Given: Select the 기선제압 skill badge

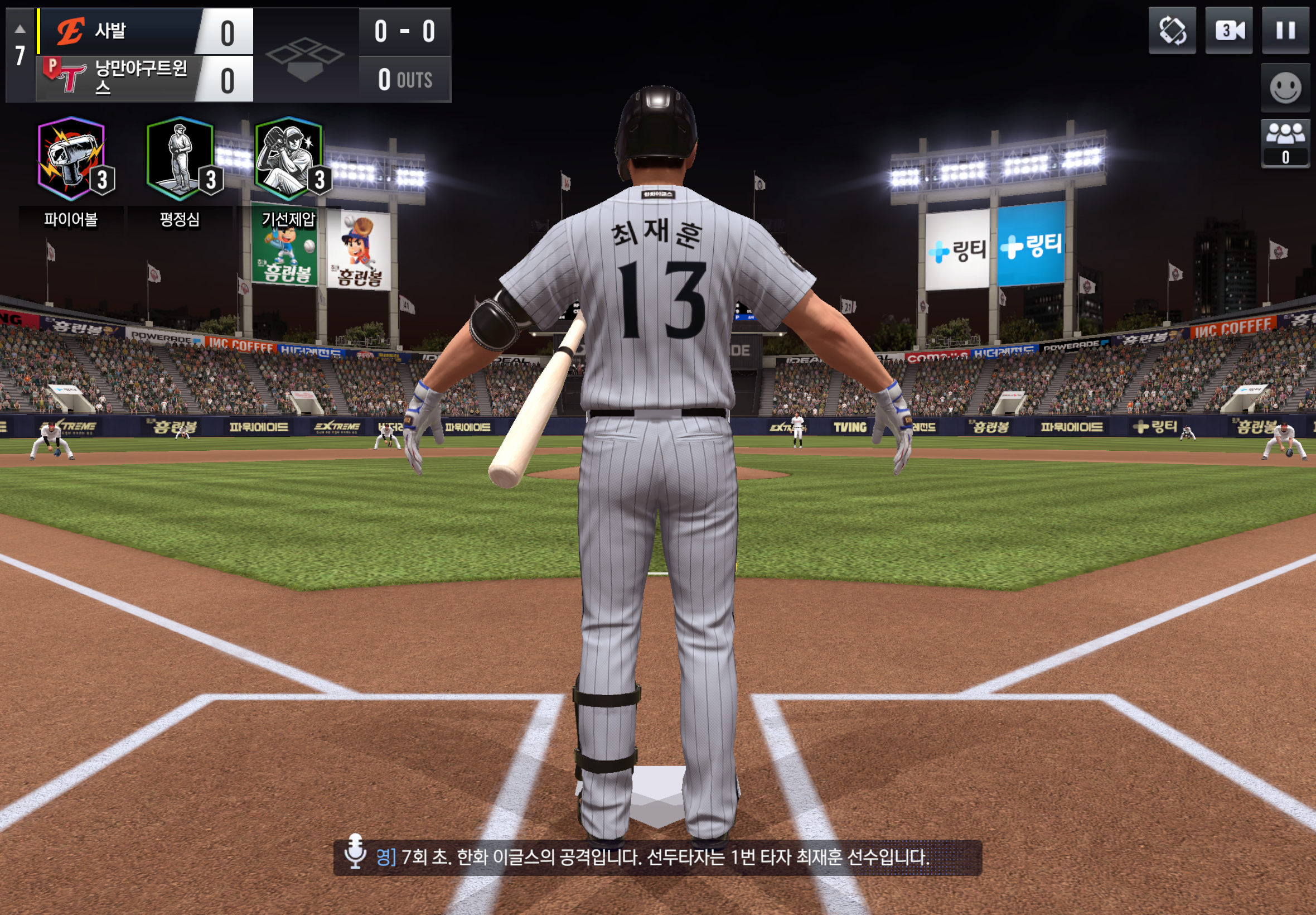Looking at the screenshot, I should 288,160.
